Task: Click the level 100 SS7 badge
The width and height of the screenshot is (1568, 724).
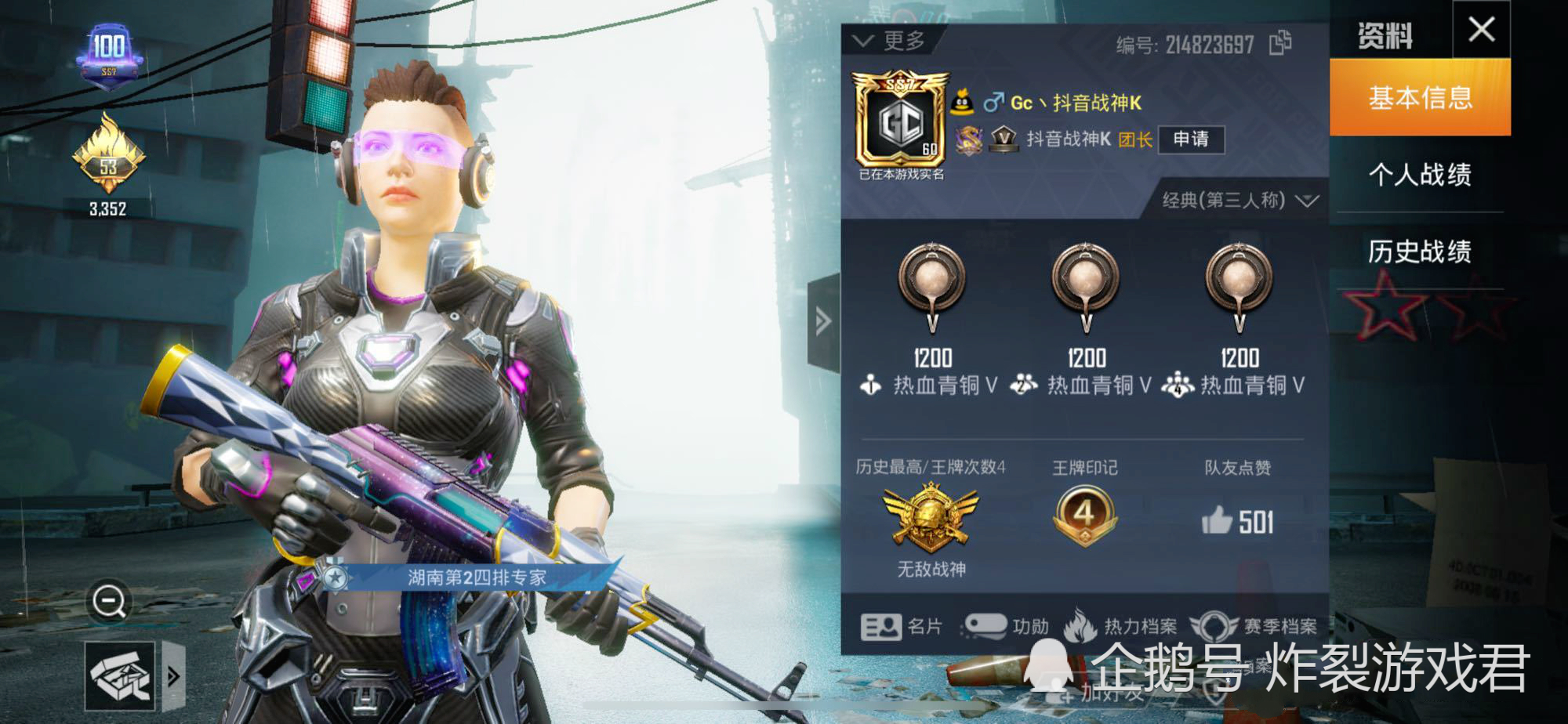Action: 109,54
